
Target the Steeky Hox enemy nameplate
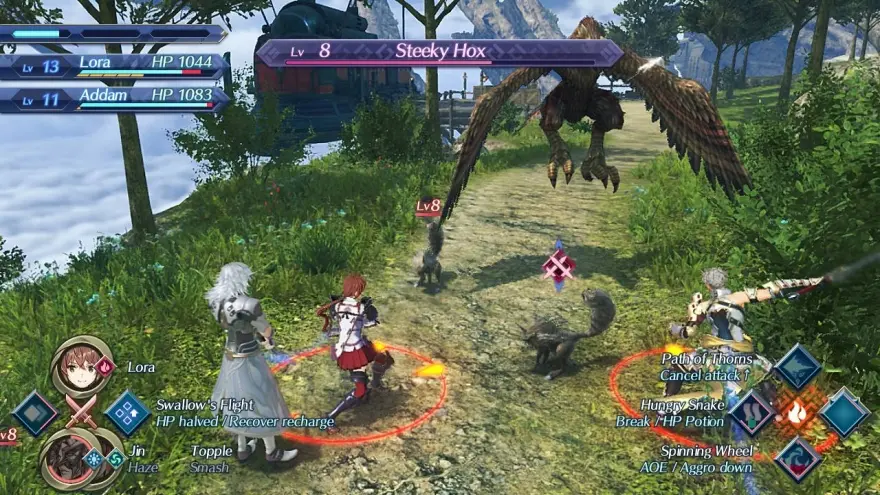439,52
